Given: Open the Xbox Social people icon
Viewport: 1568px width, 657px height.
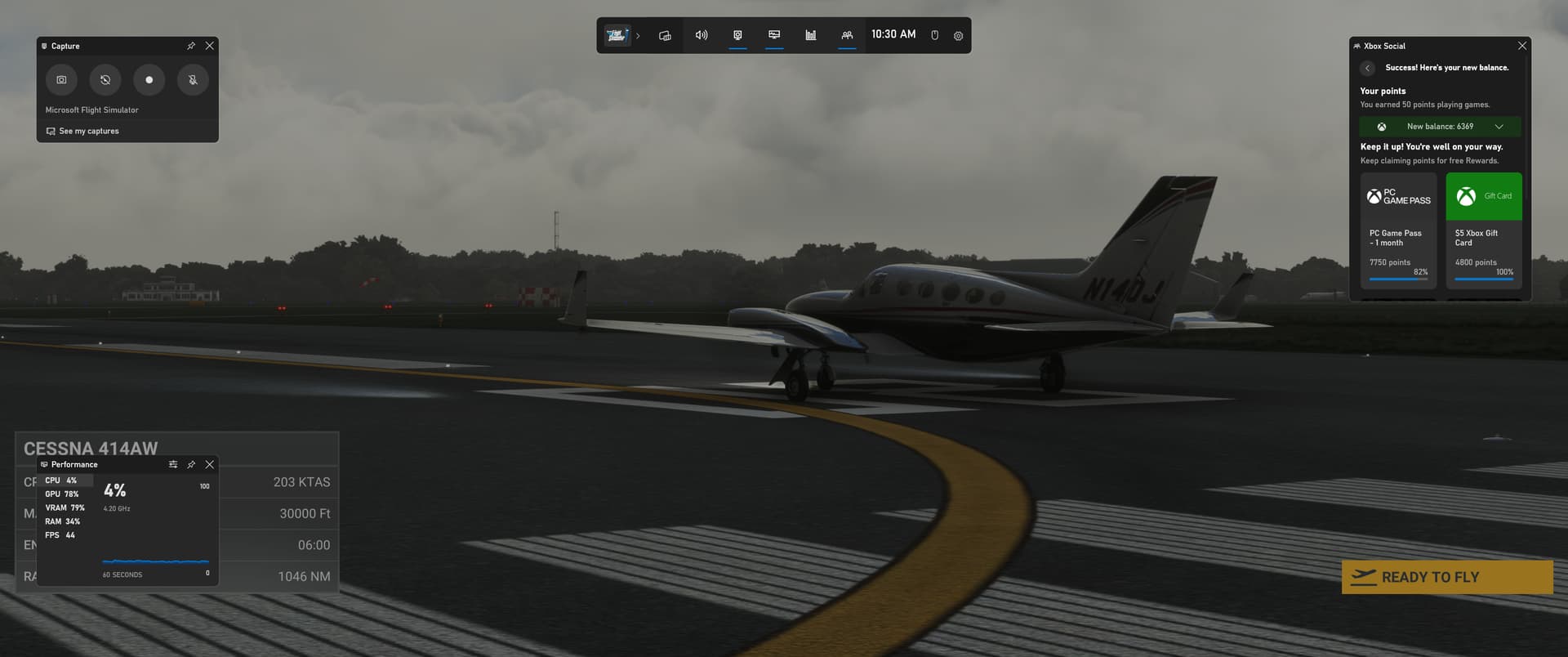Looking at the screenshot, I should tap(847, 34).
